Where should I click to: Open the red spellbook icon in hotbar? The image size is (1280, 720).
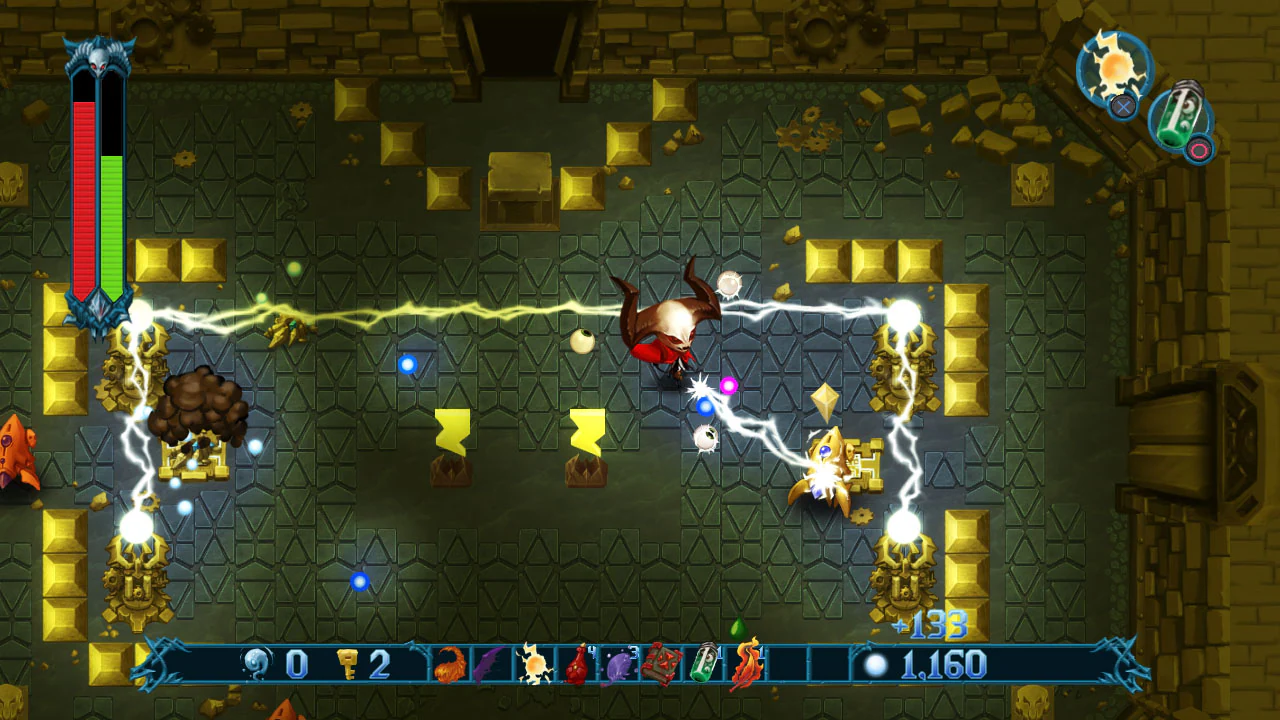(664, 663)
